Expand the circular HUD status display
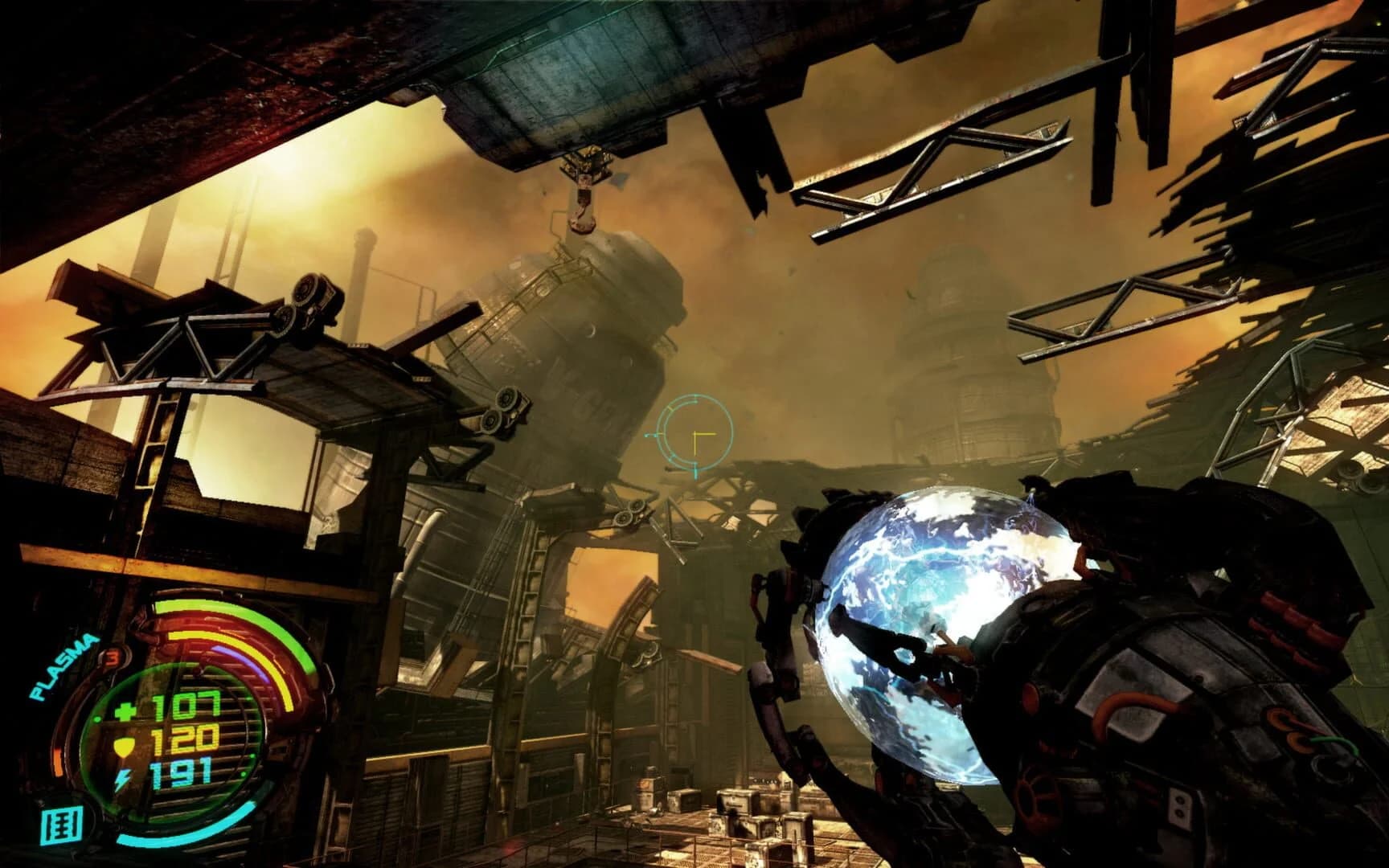 click(x=179, y=739)
